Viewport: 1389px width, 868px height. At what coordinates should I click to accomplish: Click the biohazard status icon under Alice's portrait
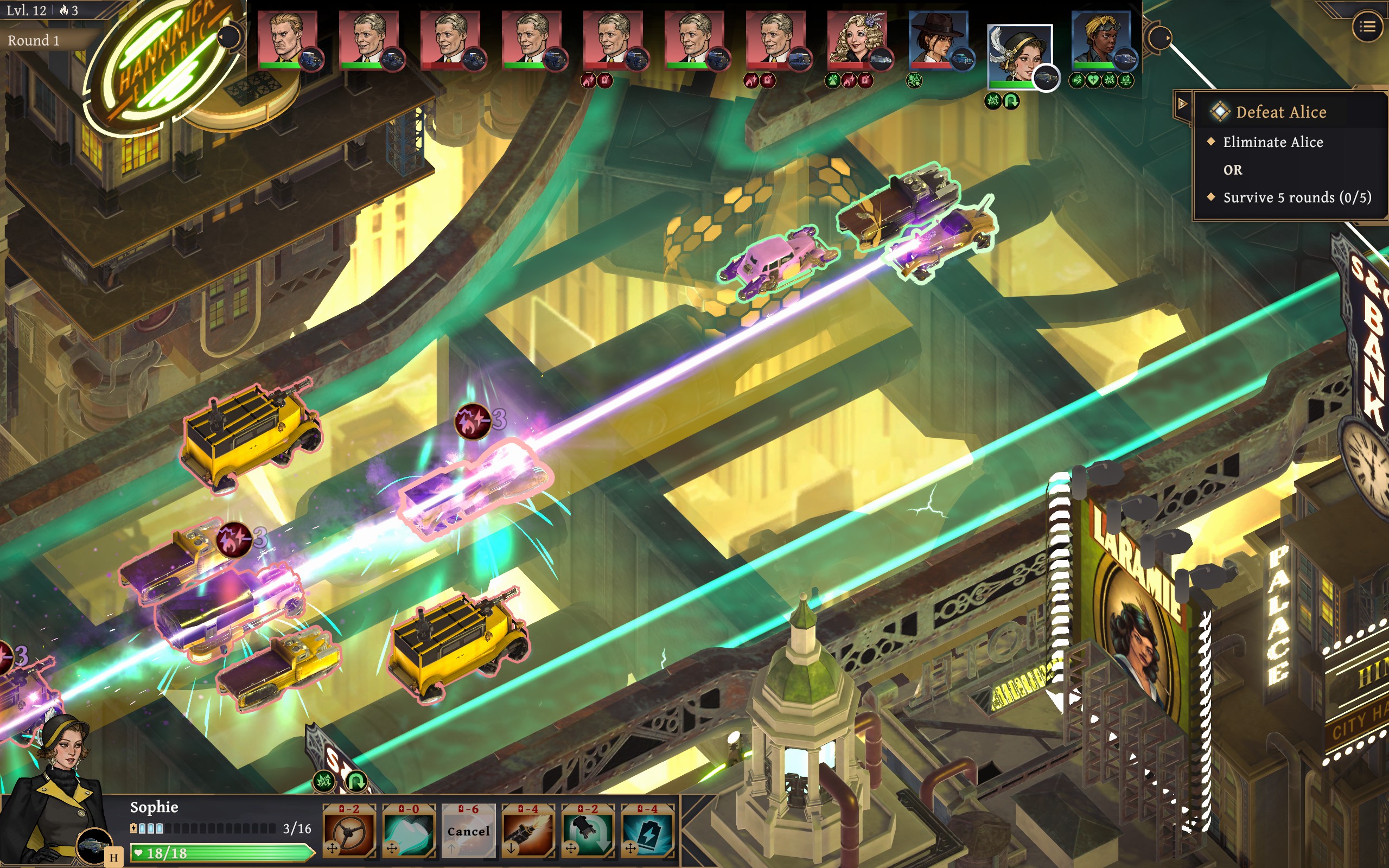[833, 81]
